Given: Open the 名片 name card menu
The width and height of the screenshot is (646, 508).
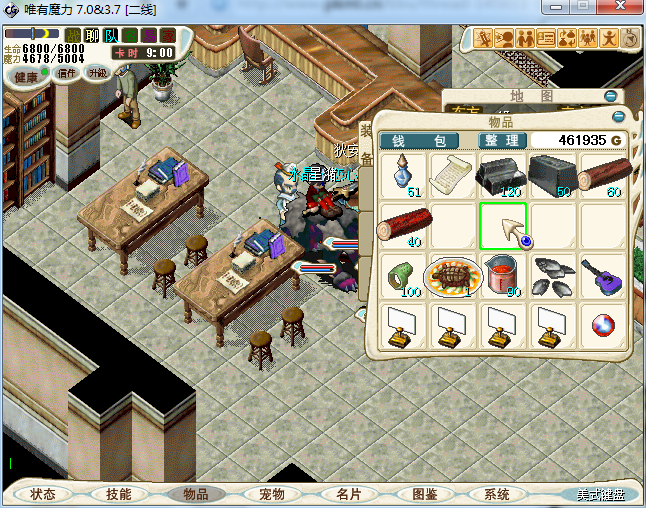Looking at the screenshot, I should 348,494.
